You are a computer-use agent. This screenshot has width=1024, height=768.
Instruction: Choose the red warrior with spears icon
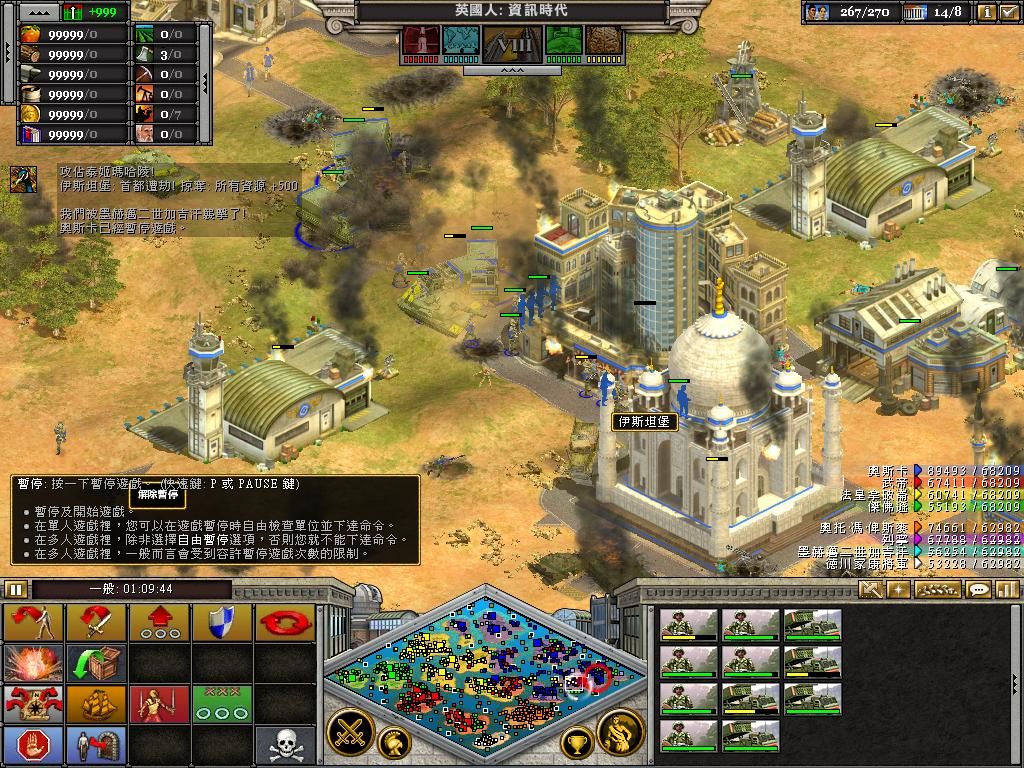160,704
